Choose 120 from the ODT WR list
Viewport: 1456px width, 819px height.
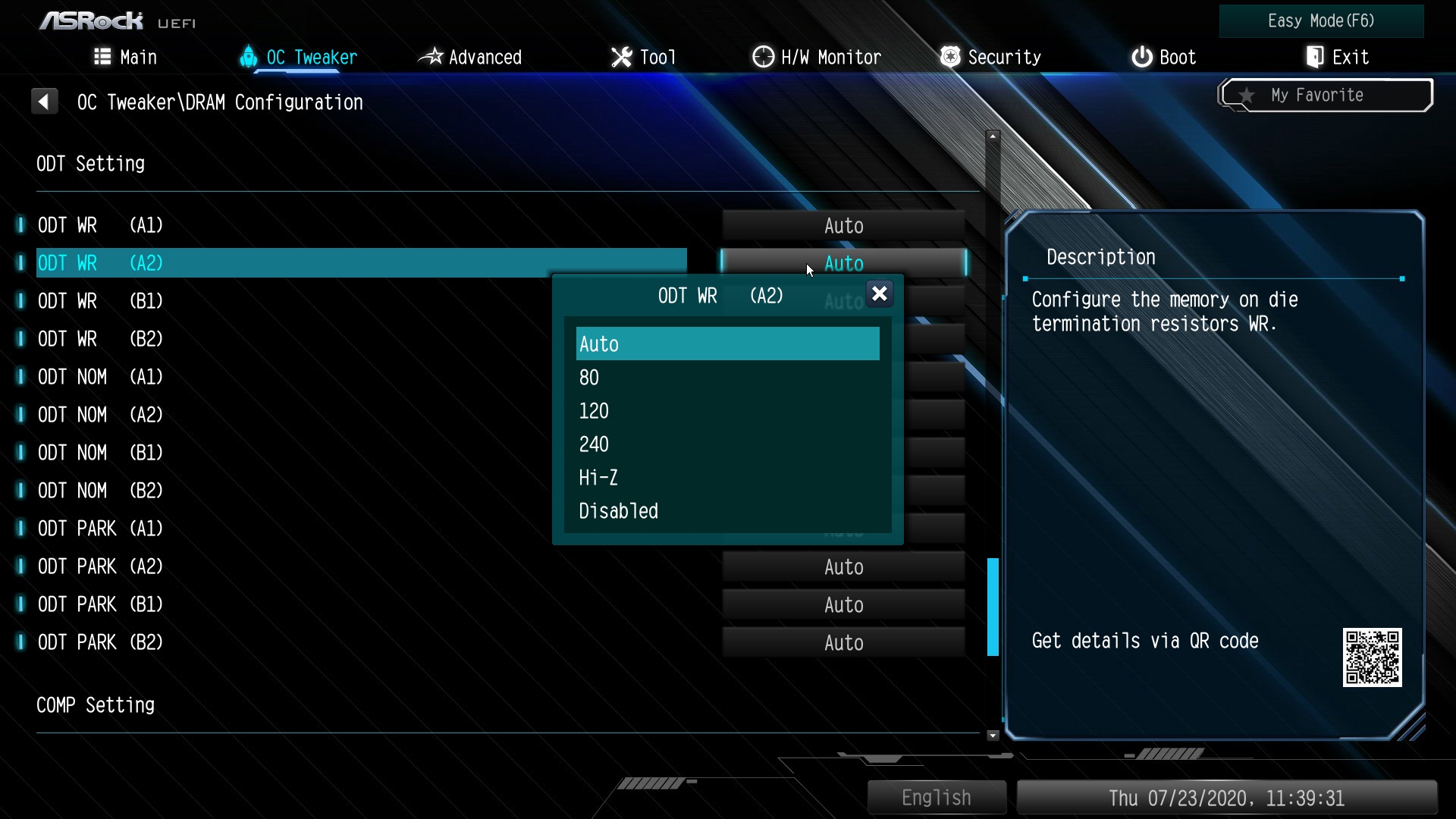(594, 411)
